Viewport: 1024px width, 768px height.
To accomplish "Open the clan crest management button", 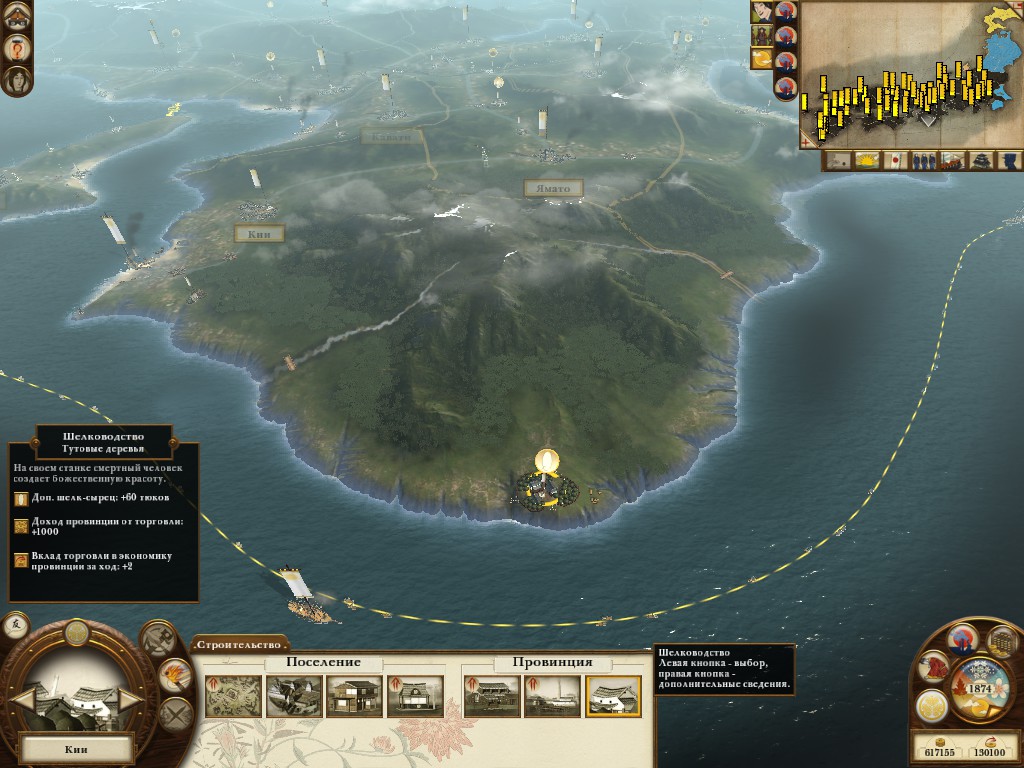I will point(931,706).
